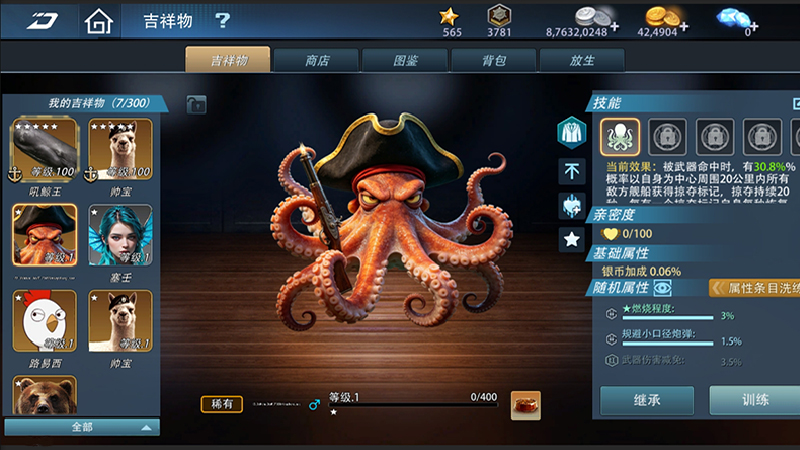Screen dimensions: 800x450
Task: Switch to the 背包 tab
Action: point(493,60)
